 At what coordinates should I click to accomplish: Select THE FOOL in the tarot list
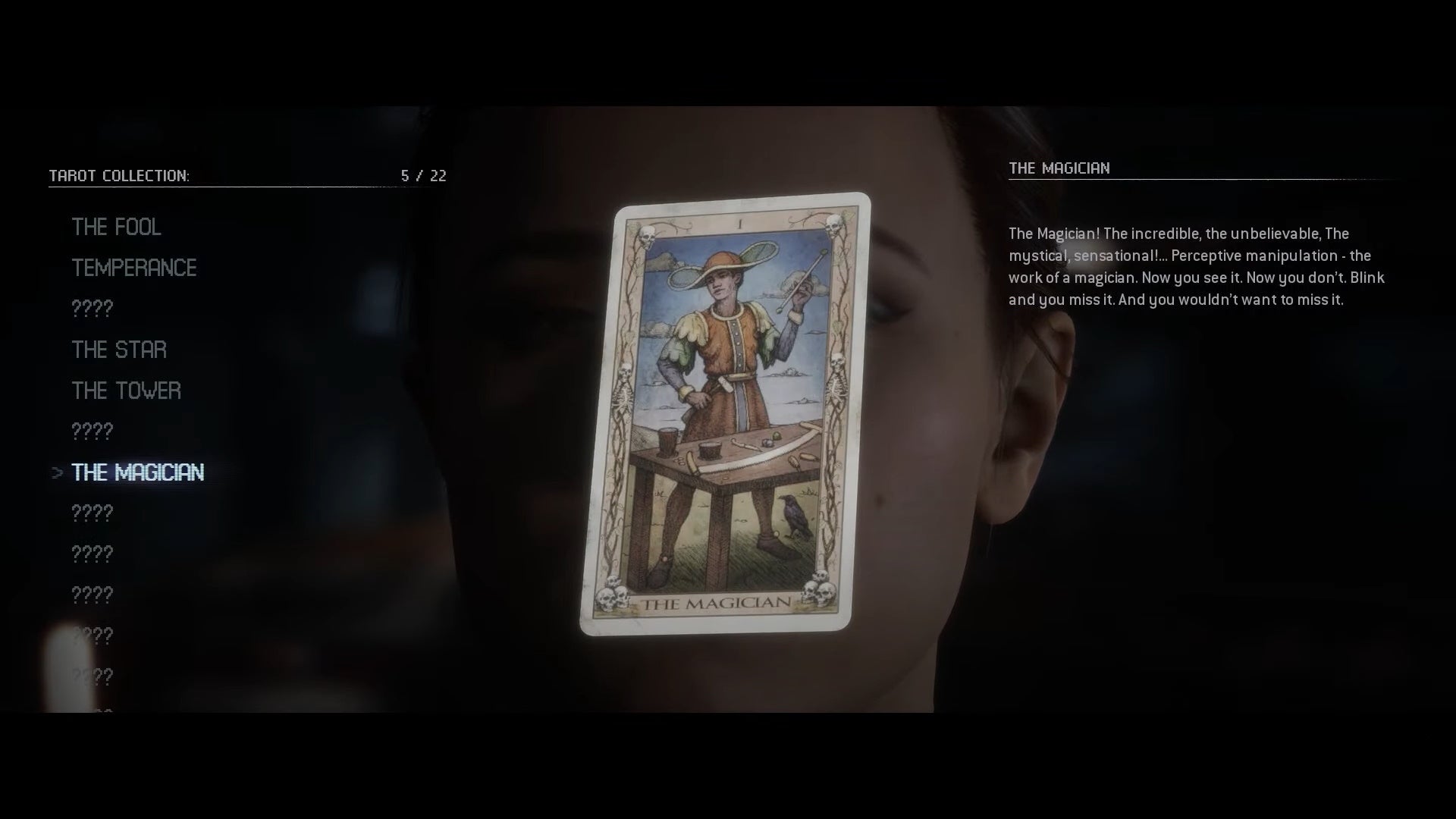[x=117, y=226]
